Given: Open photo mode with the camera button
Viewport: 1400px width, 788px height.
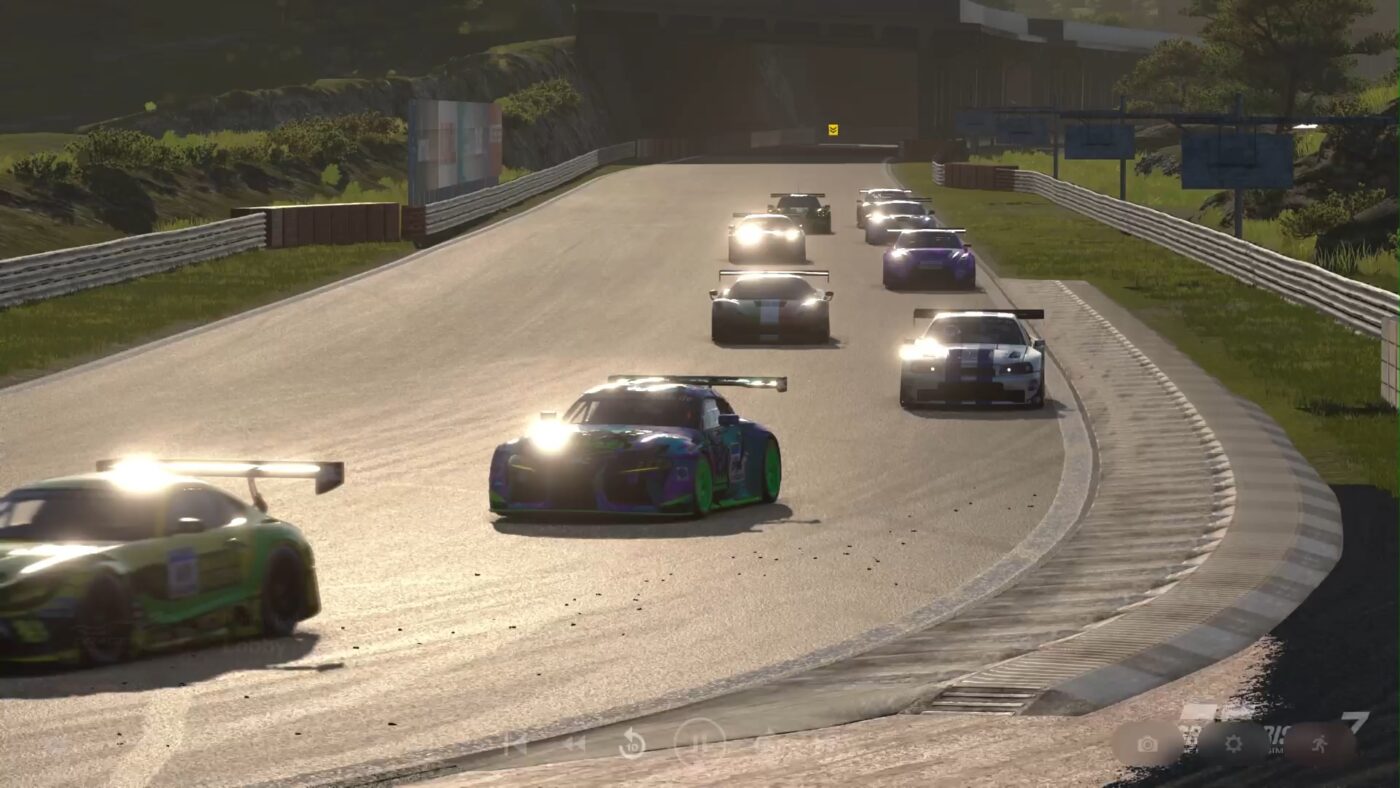Looking at the screenshot, I should coord(1147,744).
